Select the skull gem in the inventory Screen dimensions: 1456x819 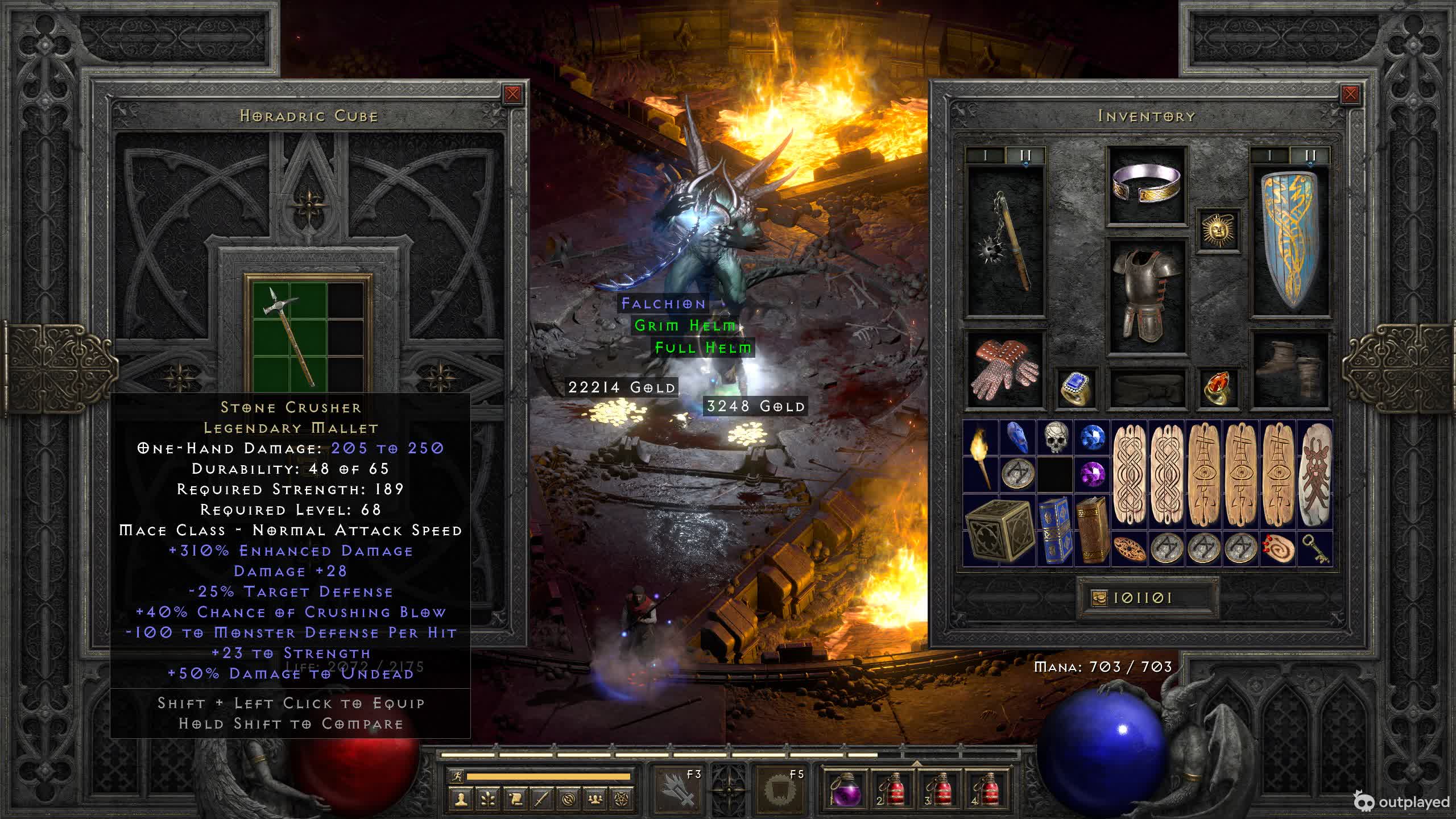point(1055,438)
